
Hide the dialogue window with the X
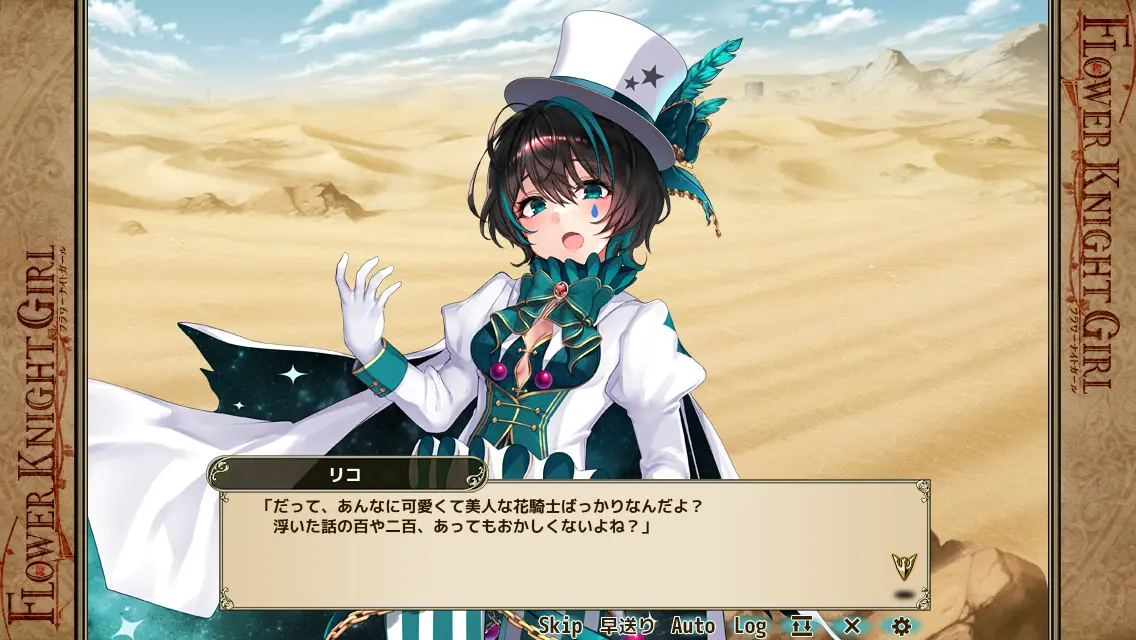pos(851,626)
